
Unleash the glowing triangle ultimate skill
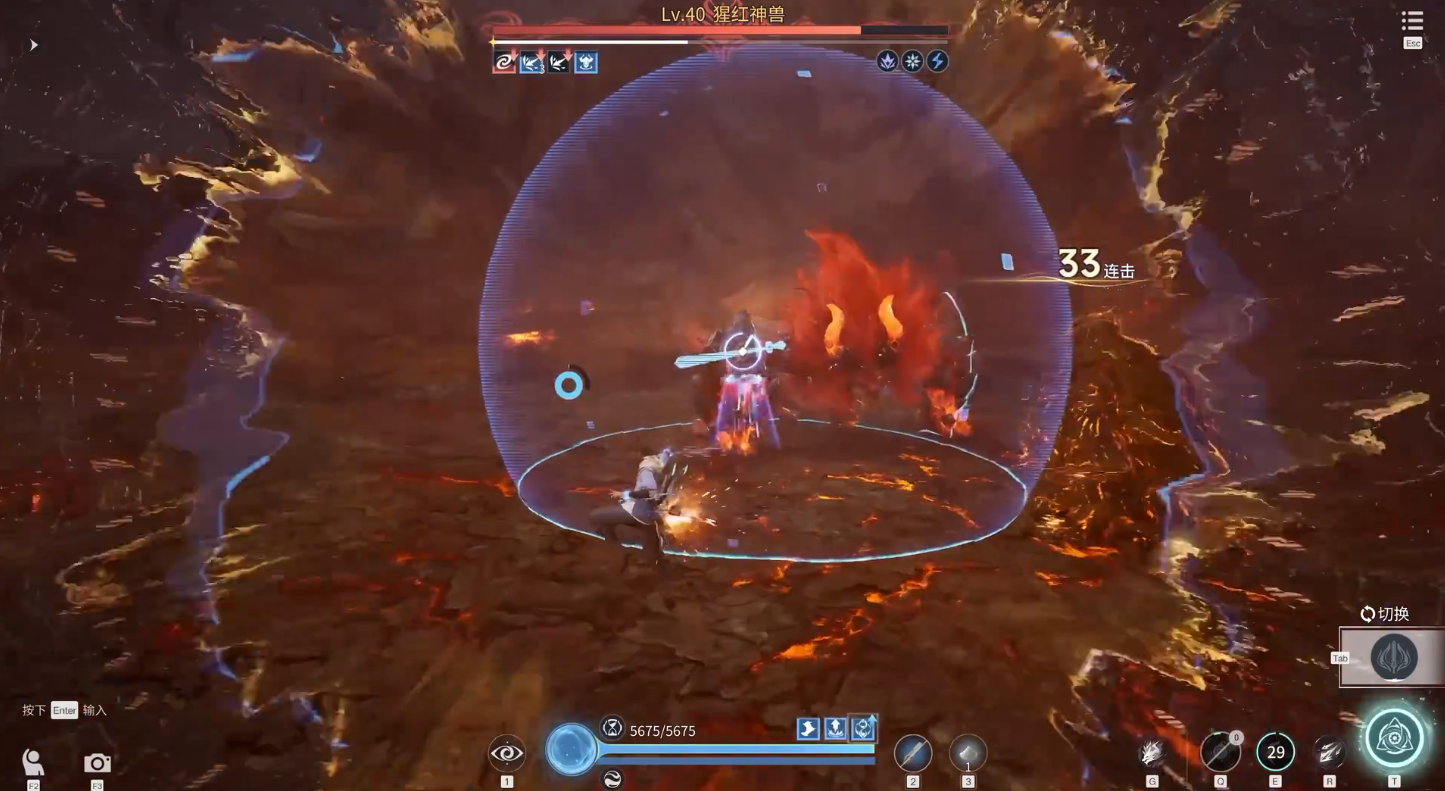(x=1394, y=739)
